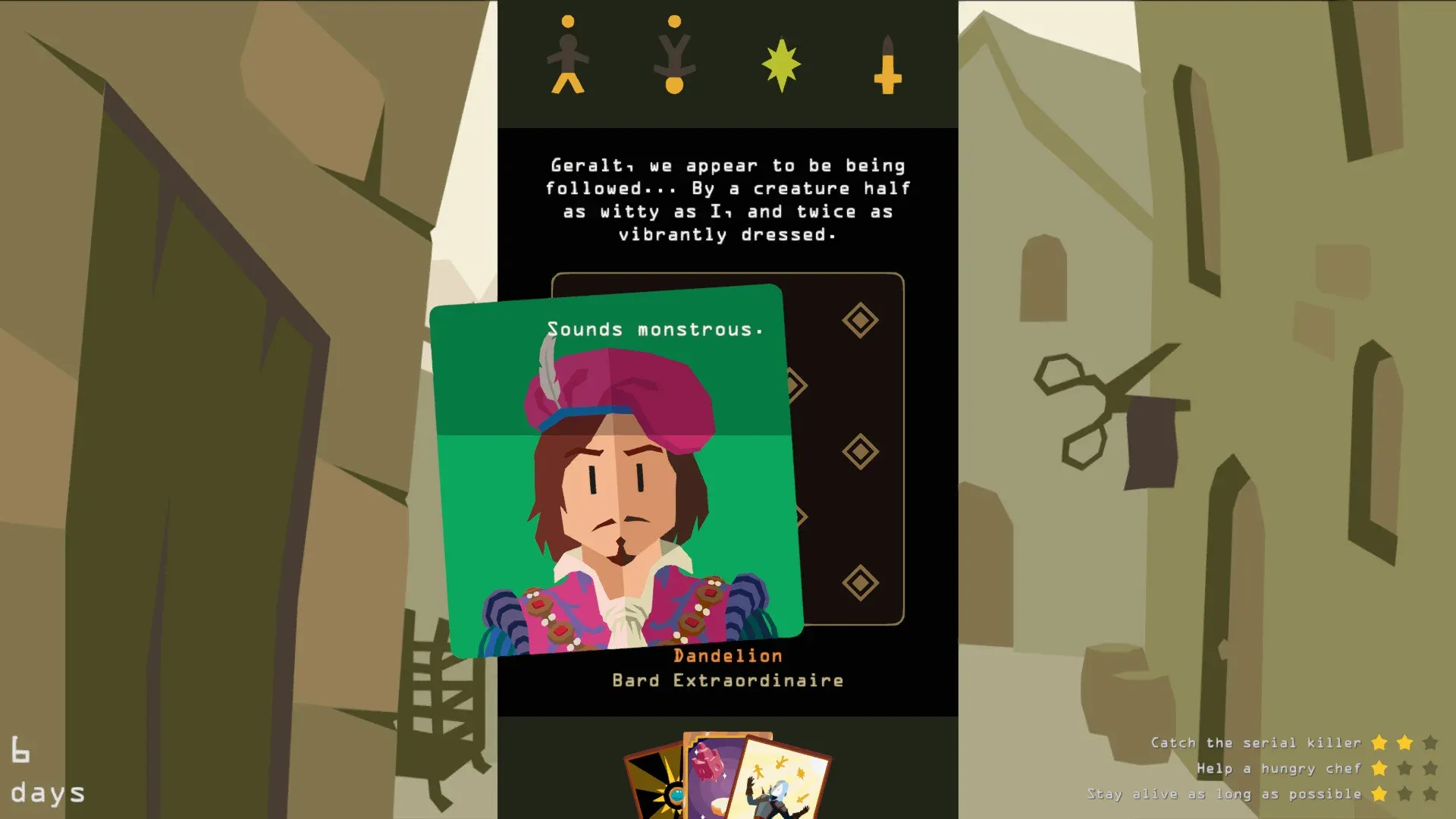Screen dimensions: 1456x819
Task: Click the Help a hungry chef quest text
Action: 1280,768
